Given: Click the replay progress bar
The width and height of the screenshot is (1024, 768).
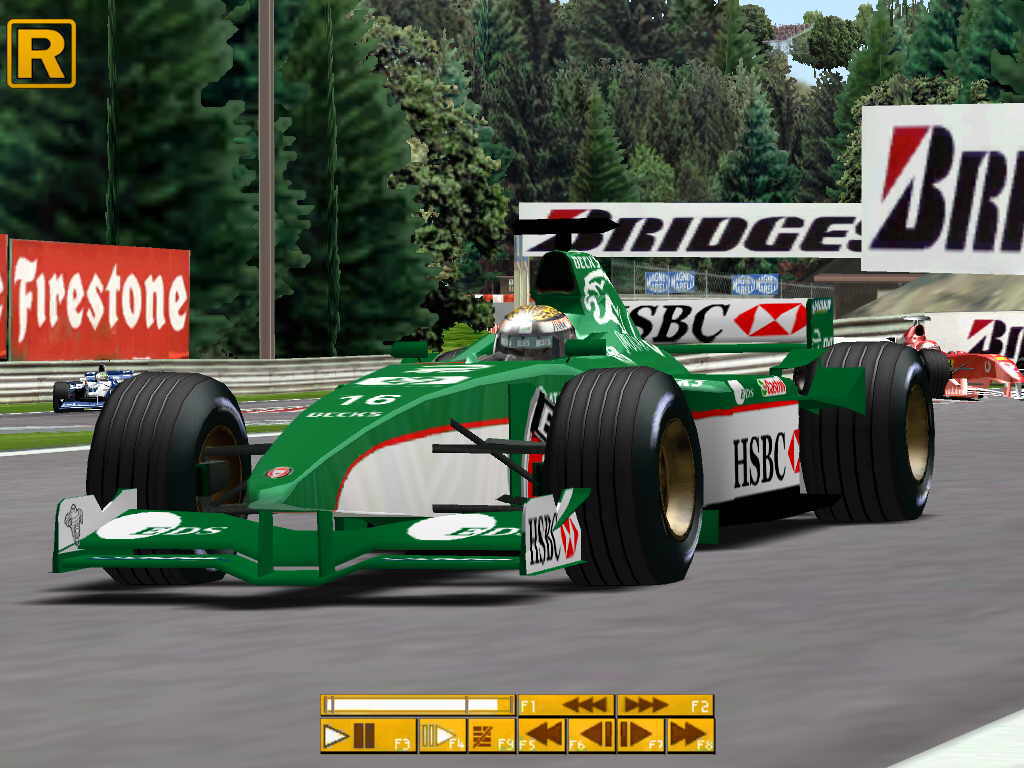Looking at the screenshot, I should [417, 705].
